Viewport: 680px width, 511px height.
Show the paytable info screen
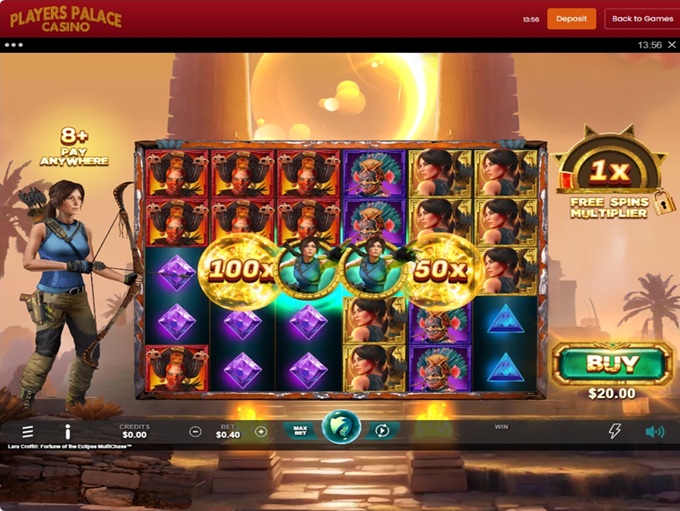pyautogui.click(x=68, y=431)
